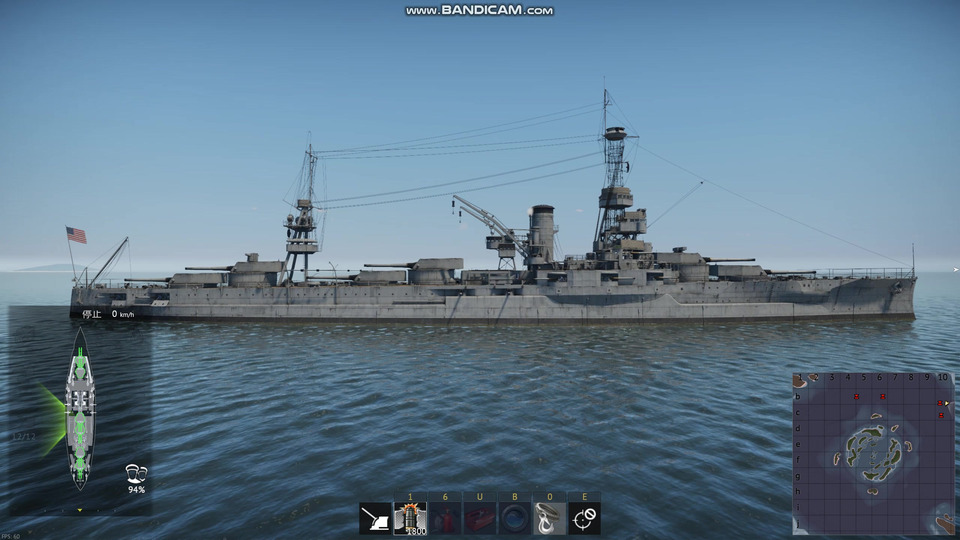The image size is (960, 540).
Task: Choose the shell ammo slot showing 1800
Action: tap(410, 518)
